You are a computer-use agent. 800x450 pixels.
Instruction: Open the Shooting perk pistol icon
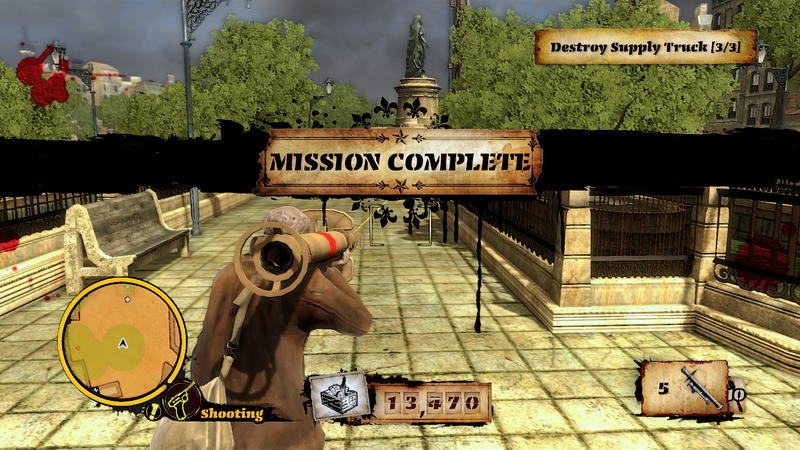click(180, 401)
